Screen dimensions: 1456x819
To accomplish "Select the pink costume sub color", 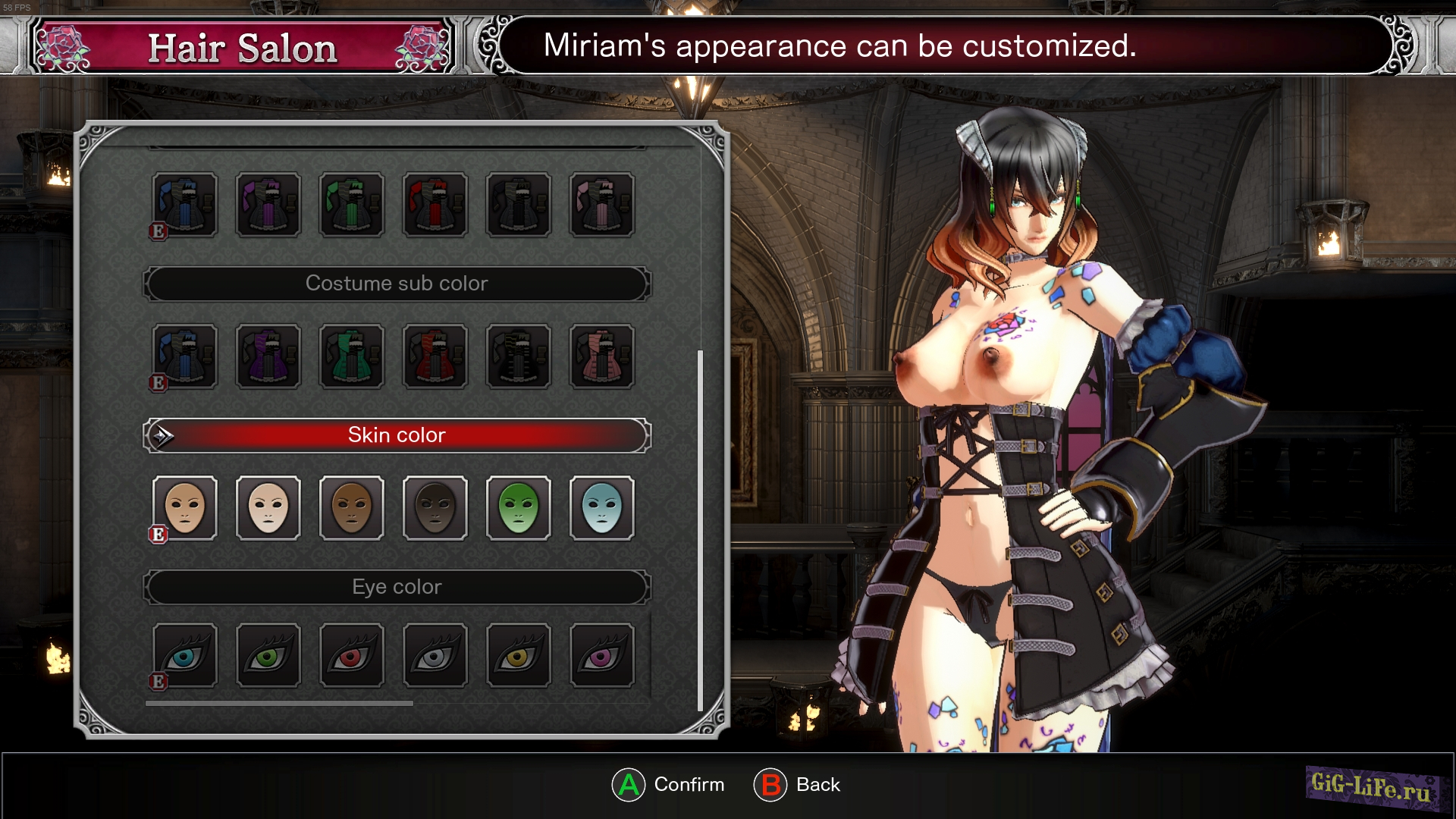I will tap(602, 356).
